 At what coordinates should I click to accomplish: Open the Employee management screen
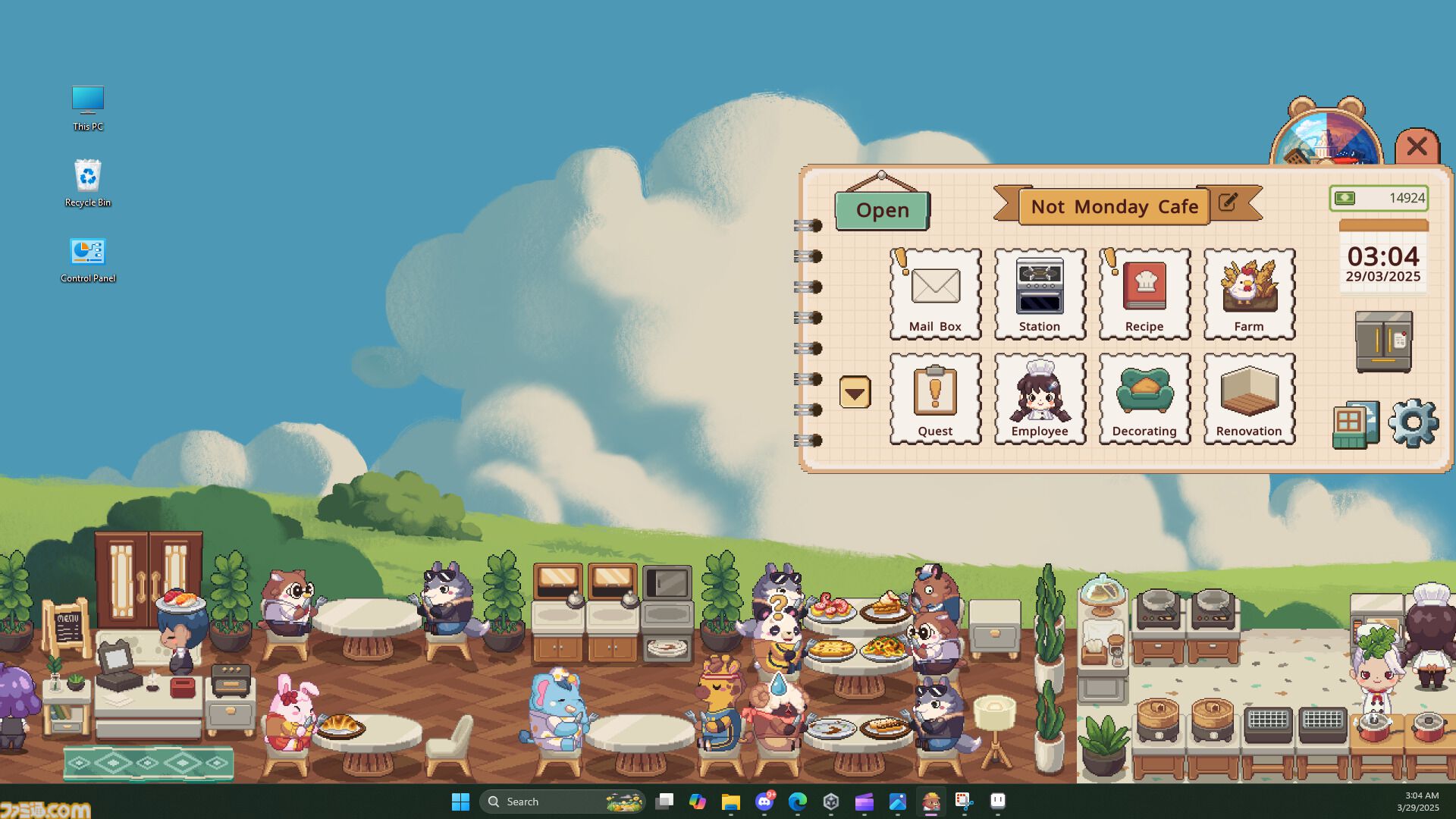tap(1039, 397)
